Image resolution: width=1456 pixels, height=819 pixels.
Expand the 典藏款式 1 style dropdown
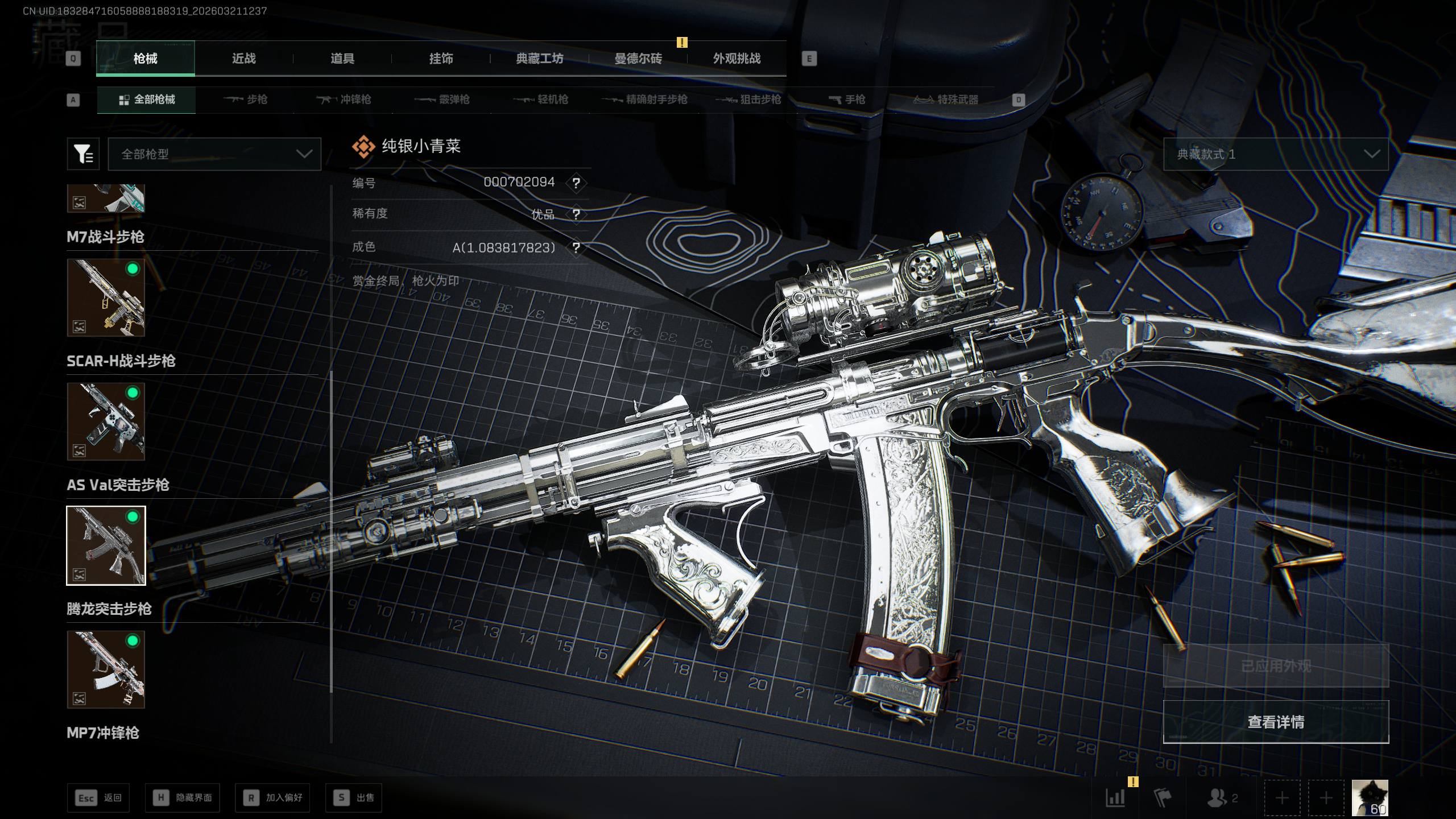coord(1275,154)
